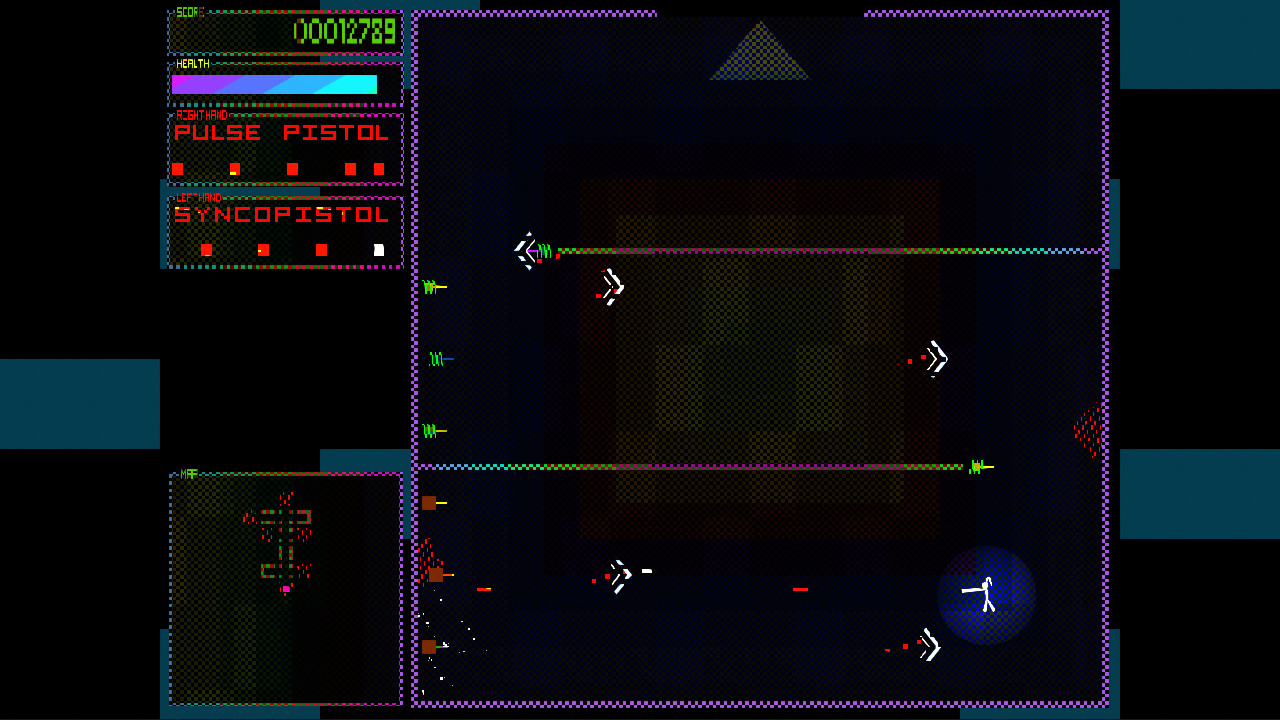Click the dungeon minimap panel
The image size is (1280, 720).
(x=285, y=588)
